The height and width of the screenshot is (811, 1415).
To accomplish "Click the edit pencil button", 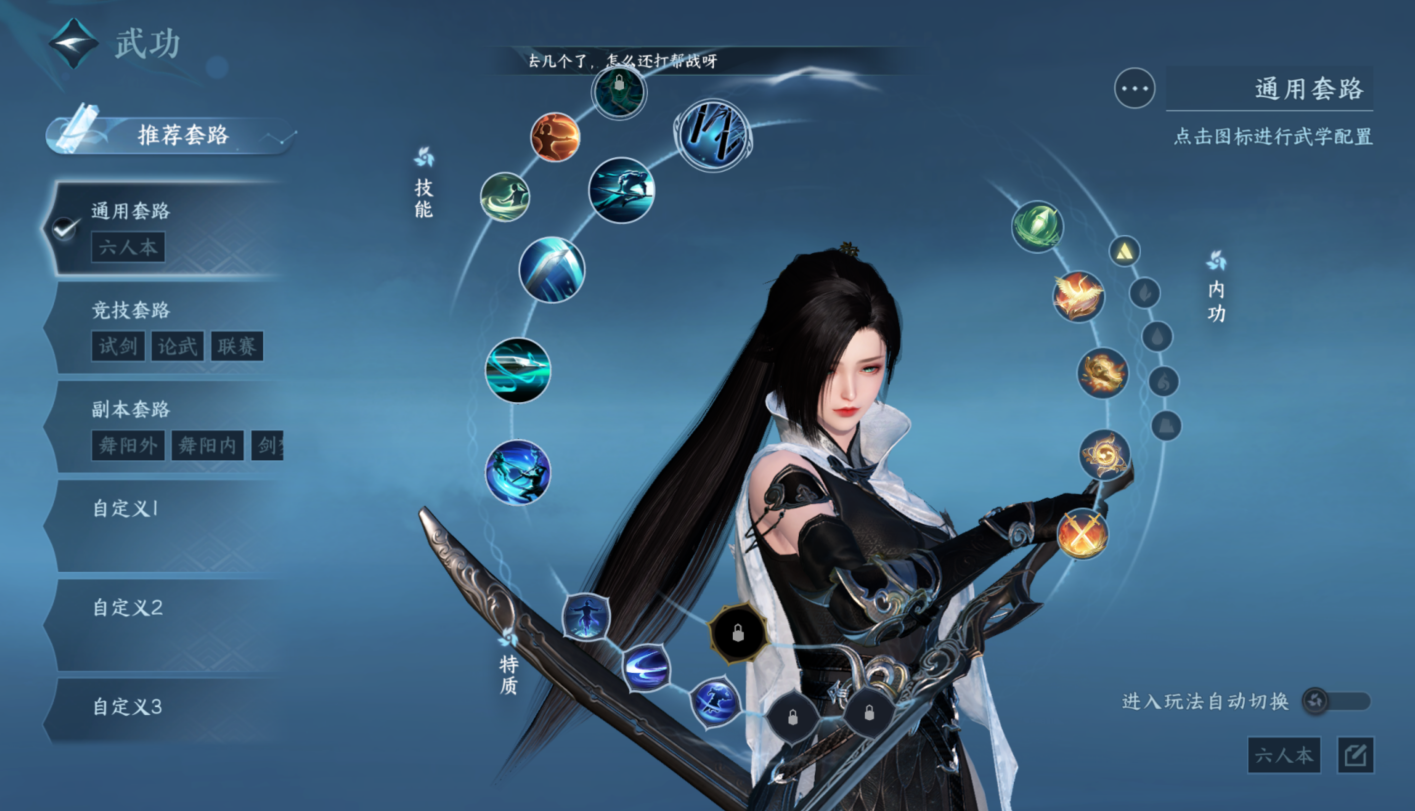I will point(1355,755).
